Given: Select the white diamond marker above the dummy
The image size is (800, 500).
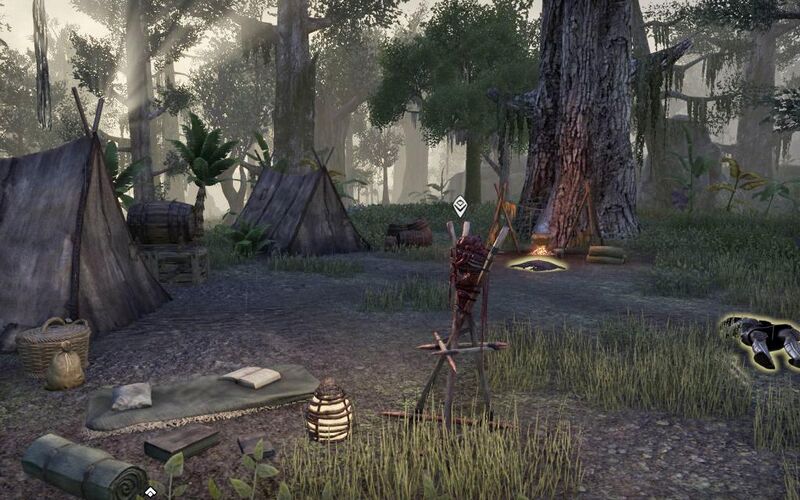Looking at the screenshot, I should coord(460,206).
